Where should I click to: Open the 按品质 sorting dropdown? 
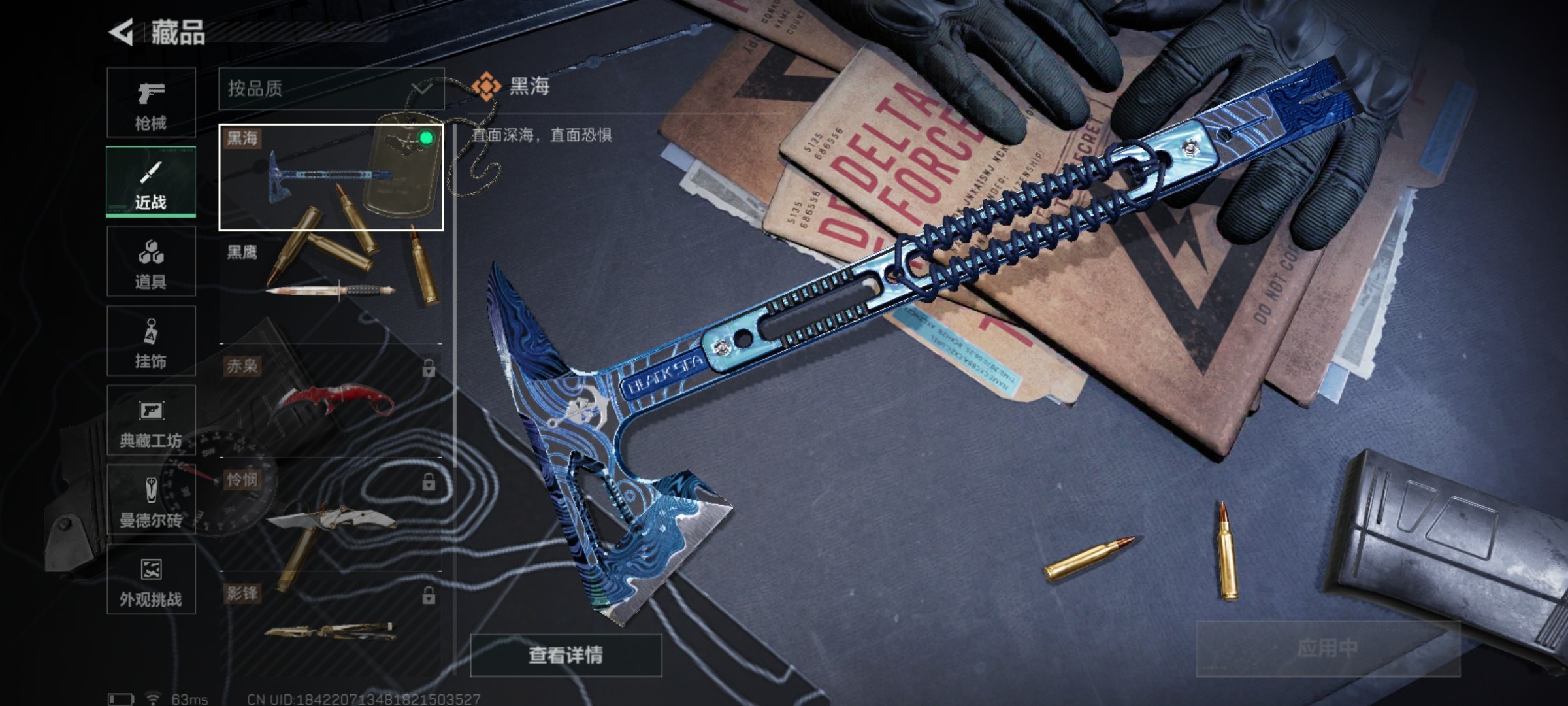331,88
